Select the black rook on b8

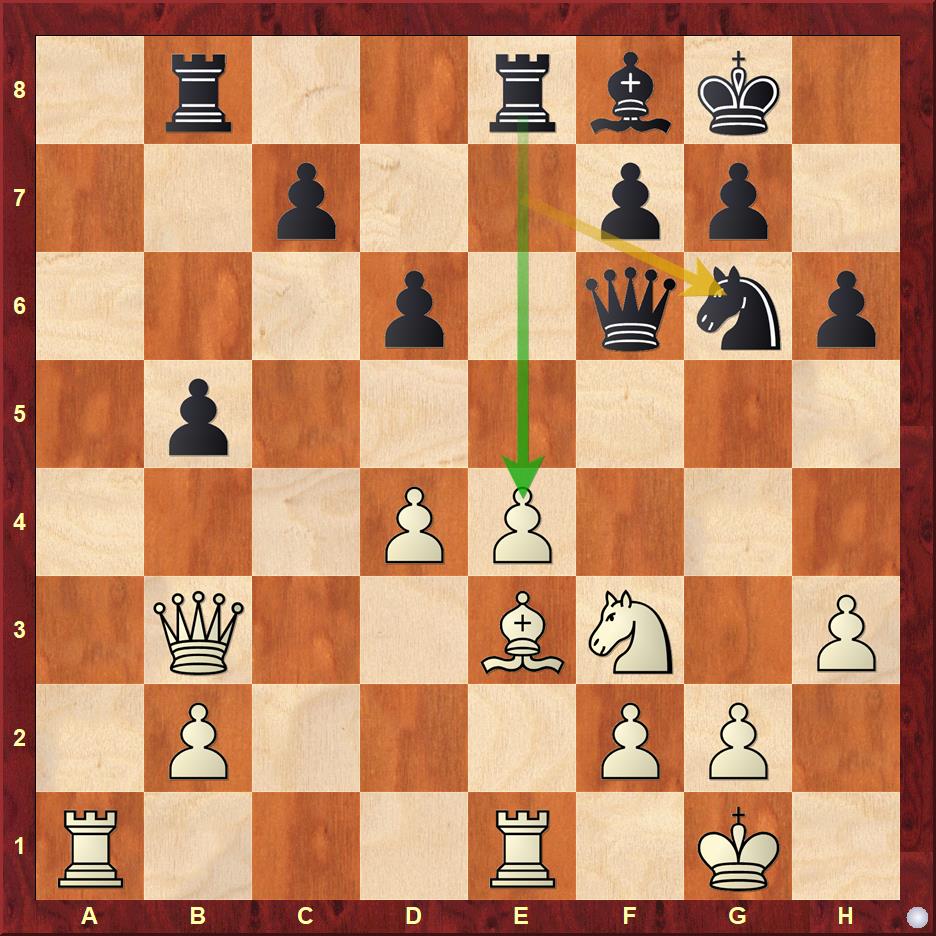coord(198,90)
